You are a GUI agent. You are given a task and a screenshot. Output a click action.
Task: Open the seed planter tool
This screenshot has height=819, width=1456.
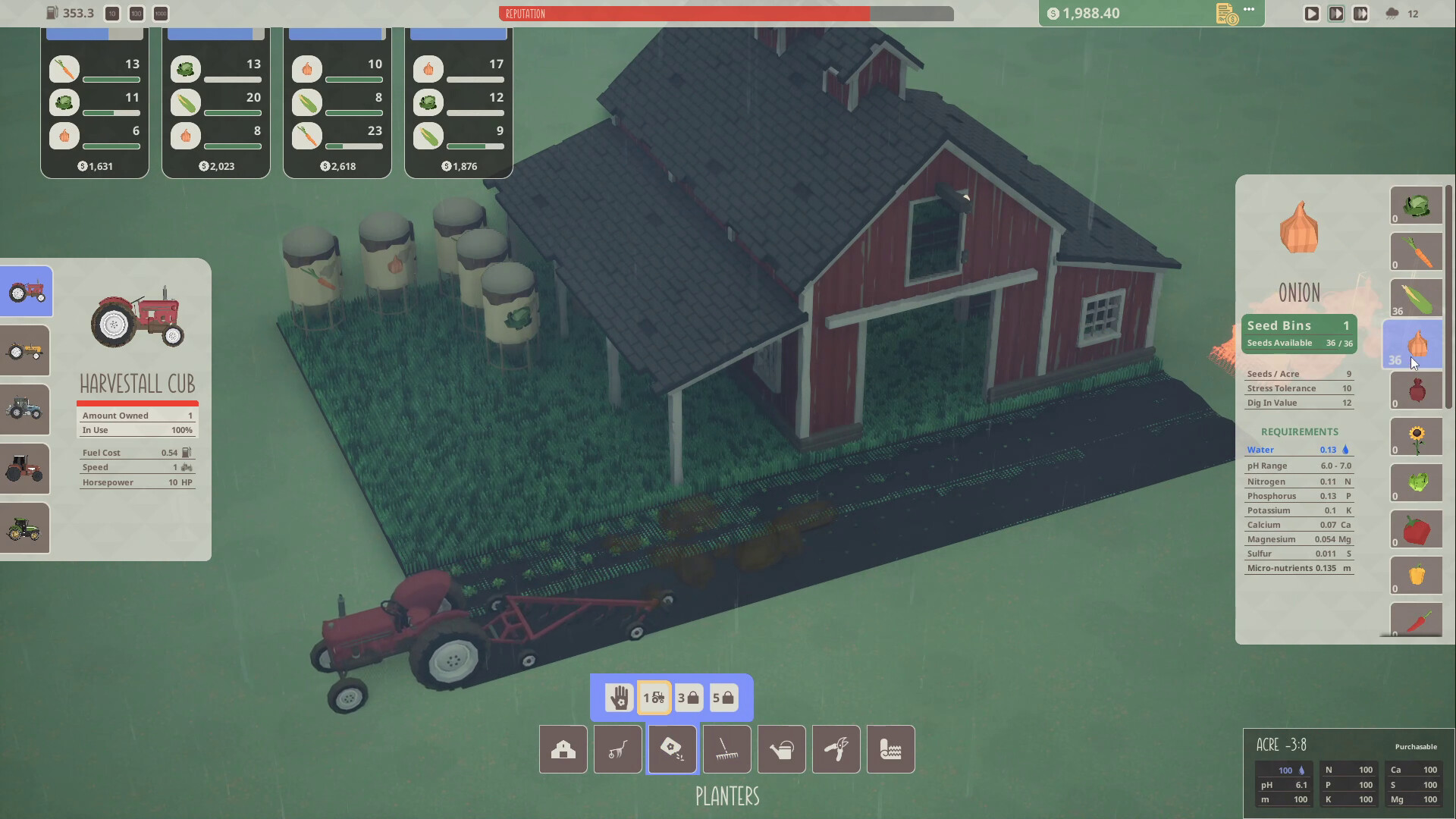(672, 749)
